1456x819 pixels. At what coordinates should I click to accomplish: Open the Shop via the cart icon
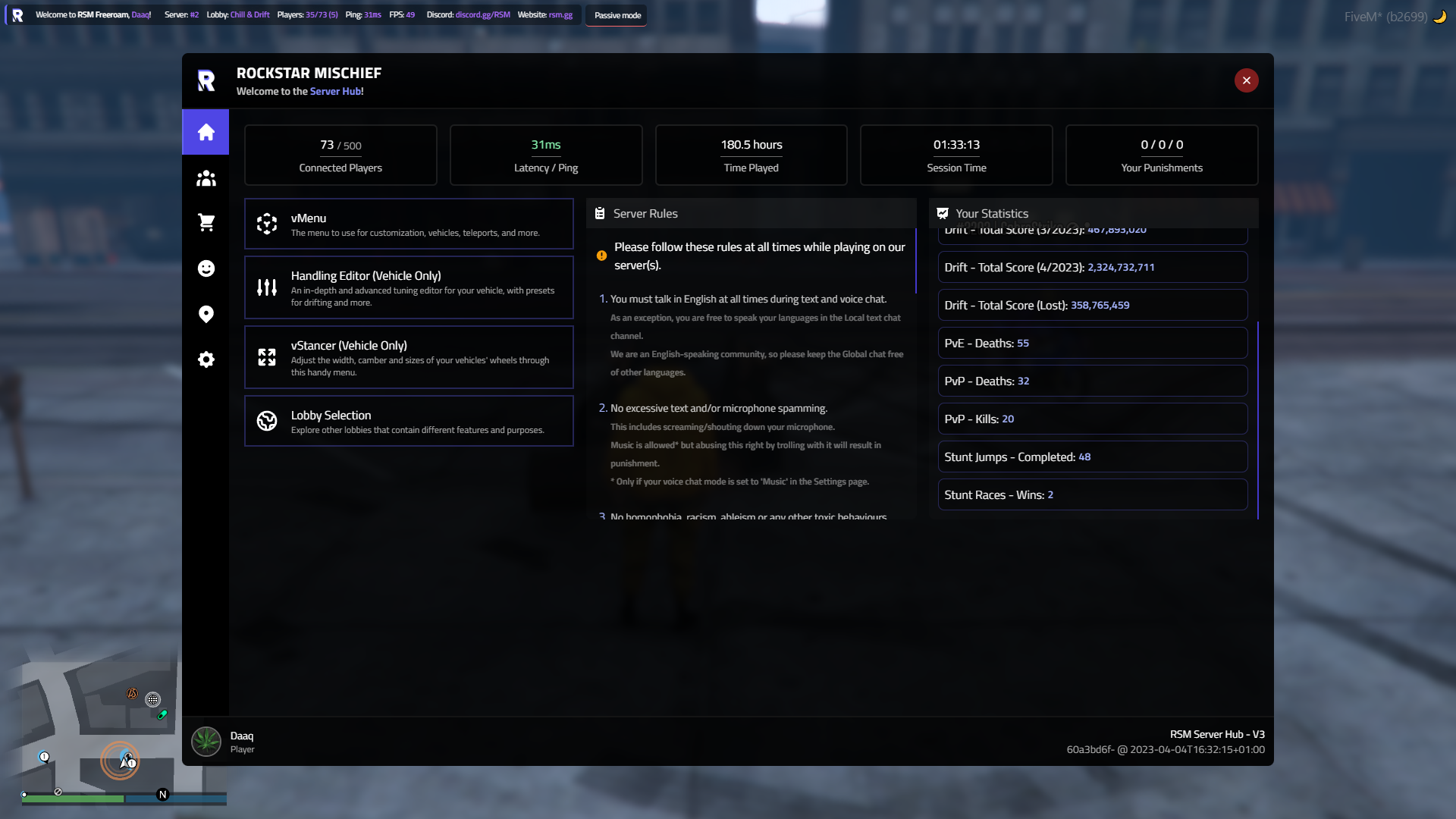pyautogui.click(x=206, y=223)
